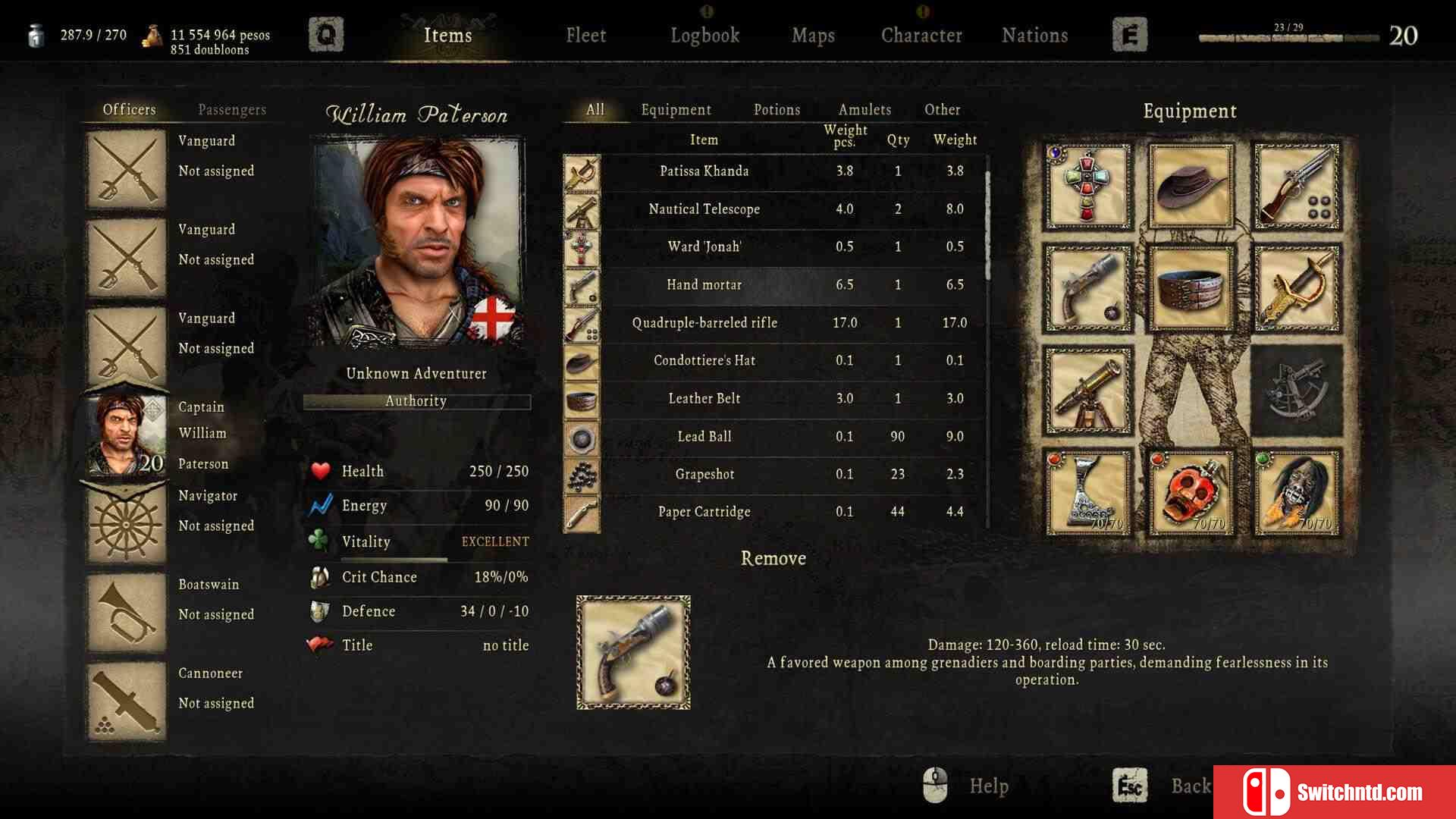Click the Remove button
1456x819 pixels.
click(773, 559)
